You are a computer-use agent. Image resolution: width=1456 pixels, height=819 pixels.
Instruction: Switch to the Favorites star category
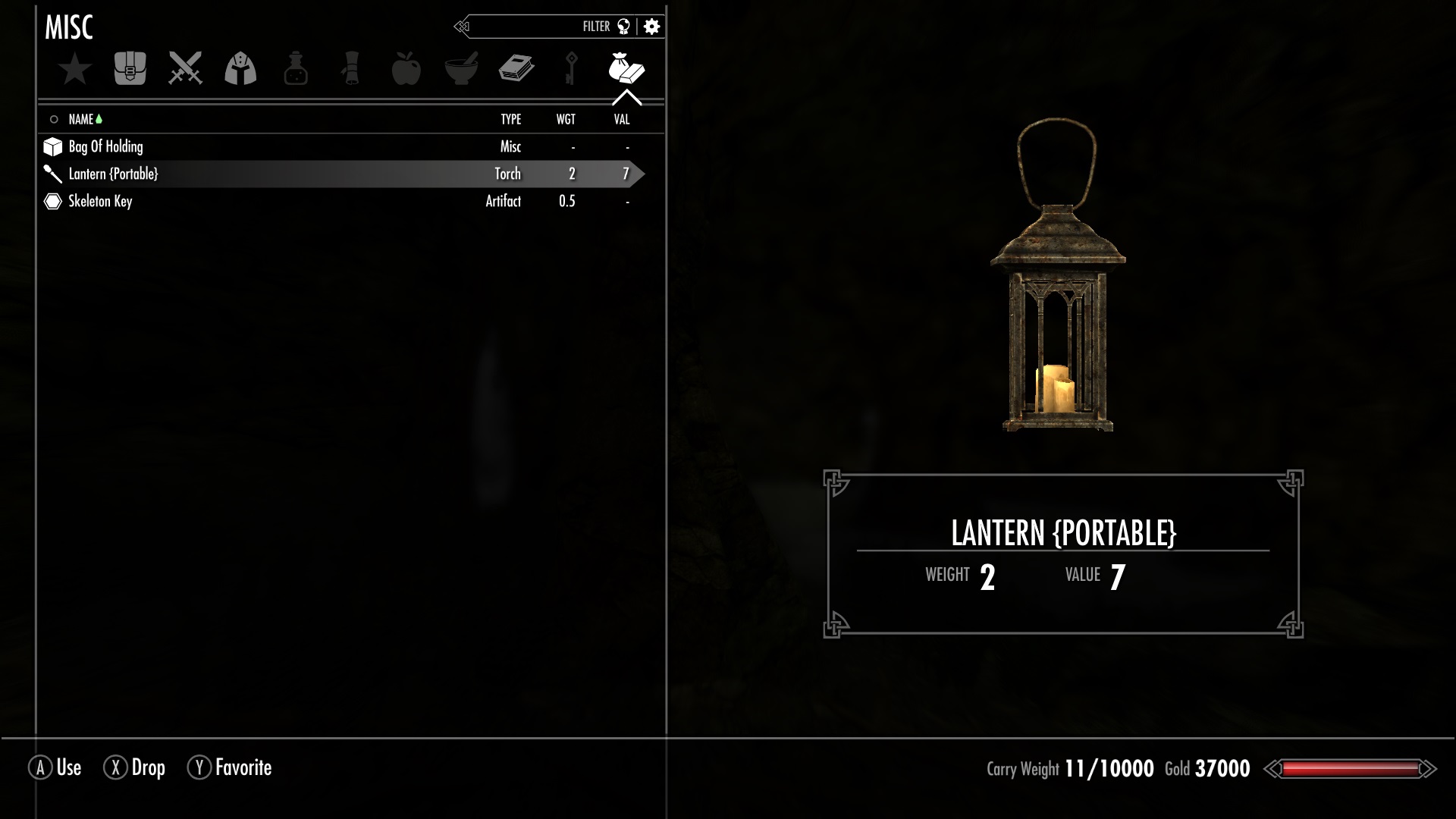75,69
